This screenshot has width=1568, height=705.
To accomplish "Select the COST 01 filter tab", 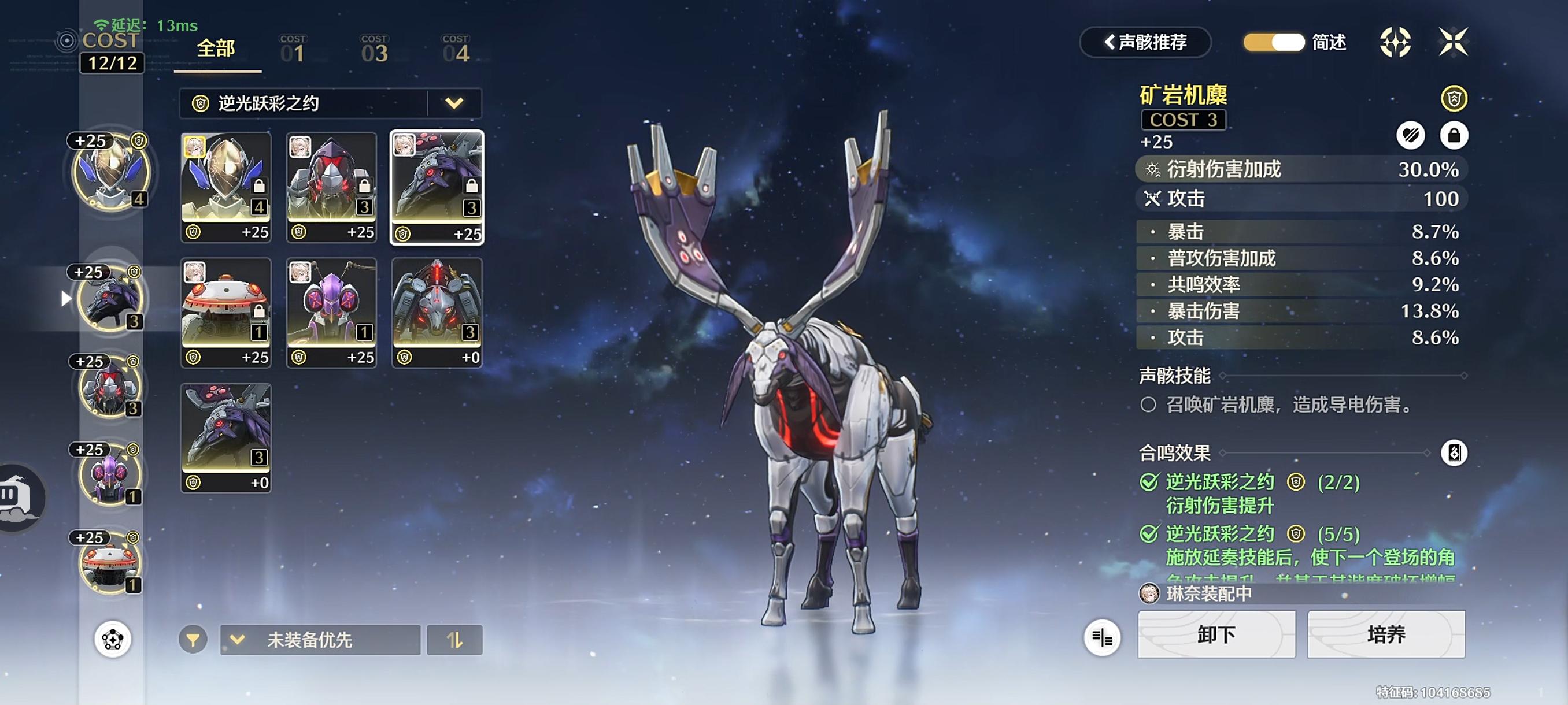I will pyautogui.click(x=293, y=49).
